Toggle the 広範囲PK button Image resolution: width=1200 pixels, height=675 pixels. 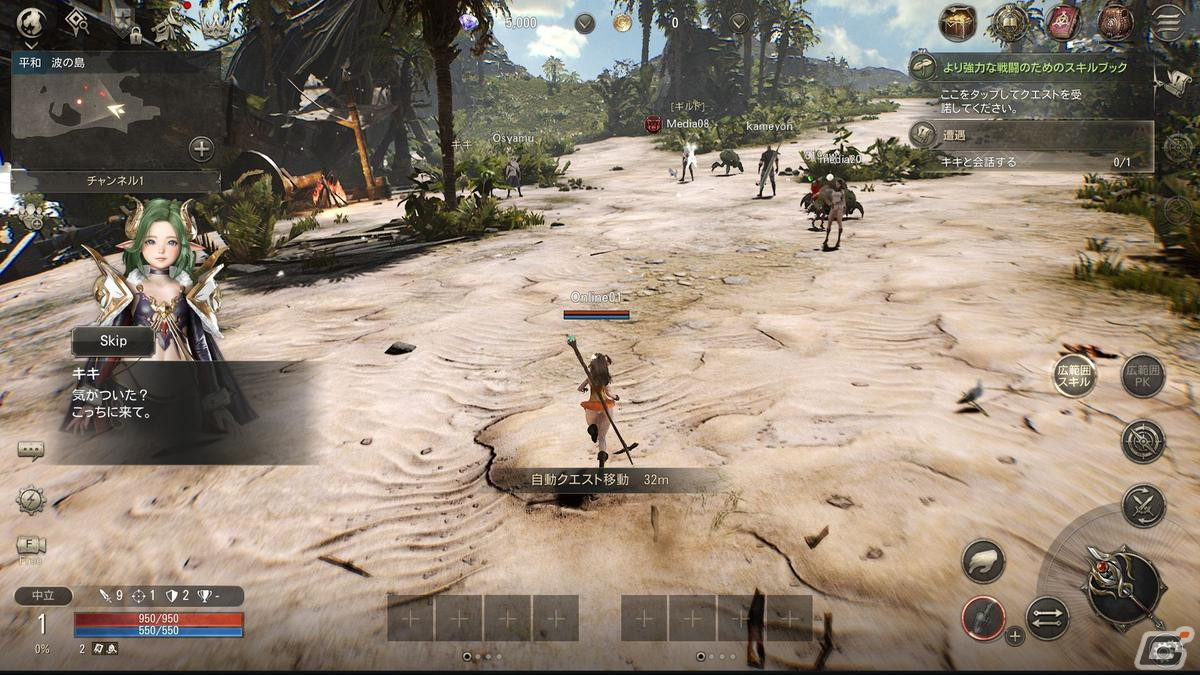tap(1142, 377)
